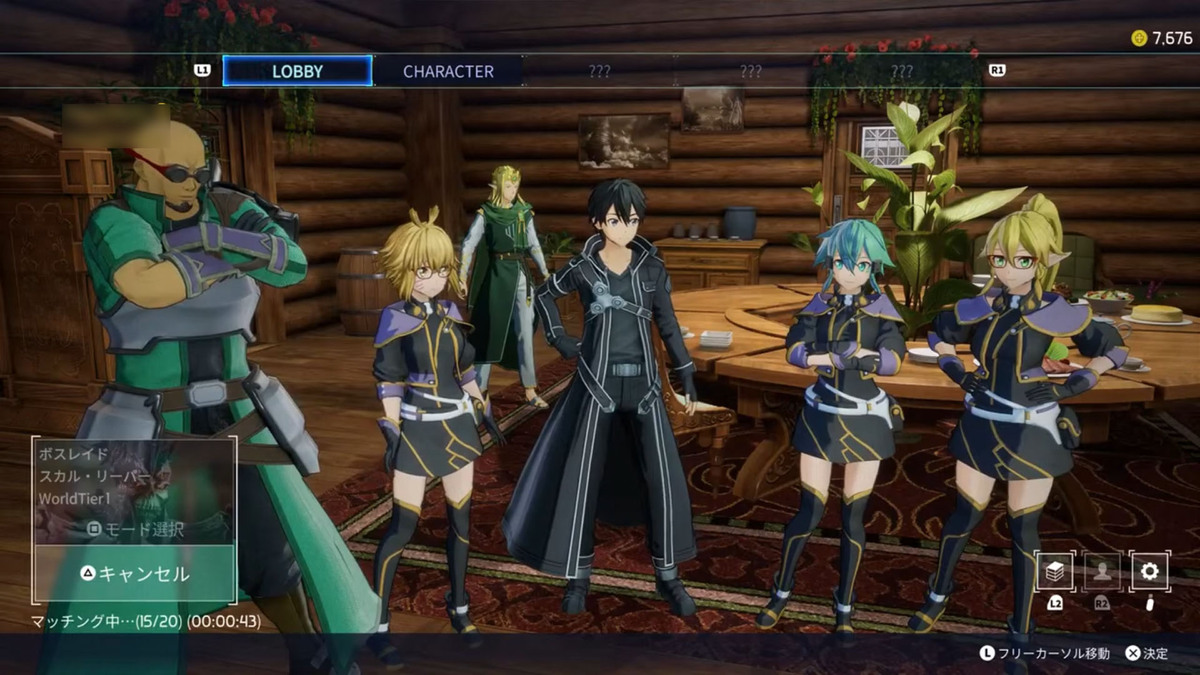Select the greyed-out player silhouette icon
Viewport: 1200px width, 675px height.
(1102, 571)
